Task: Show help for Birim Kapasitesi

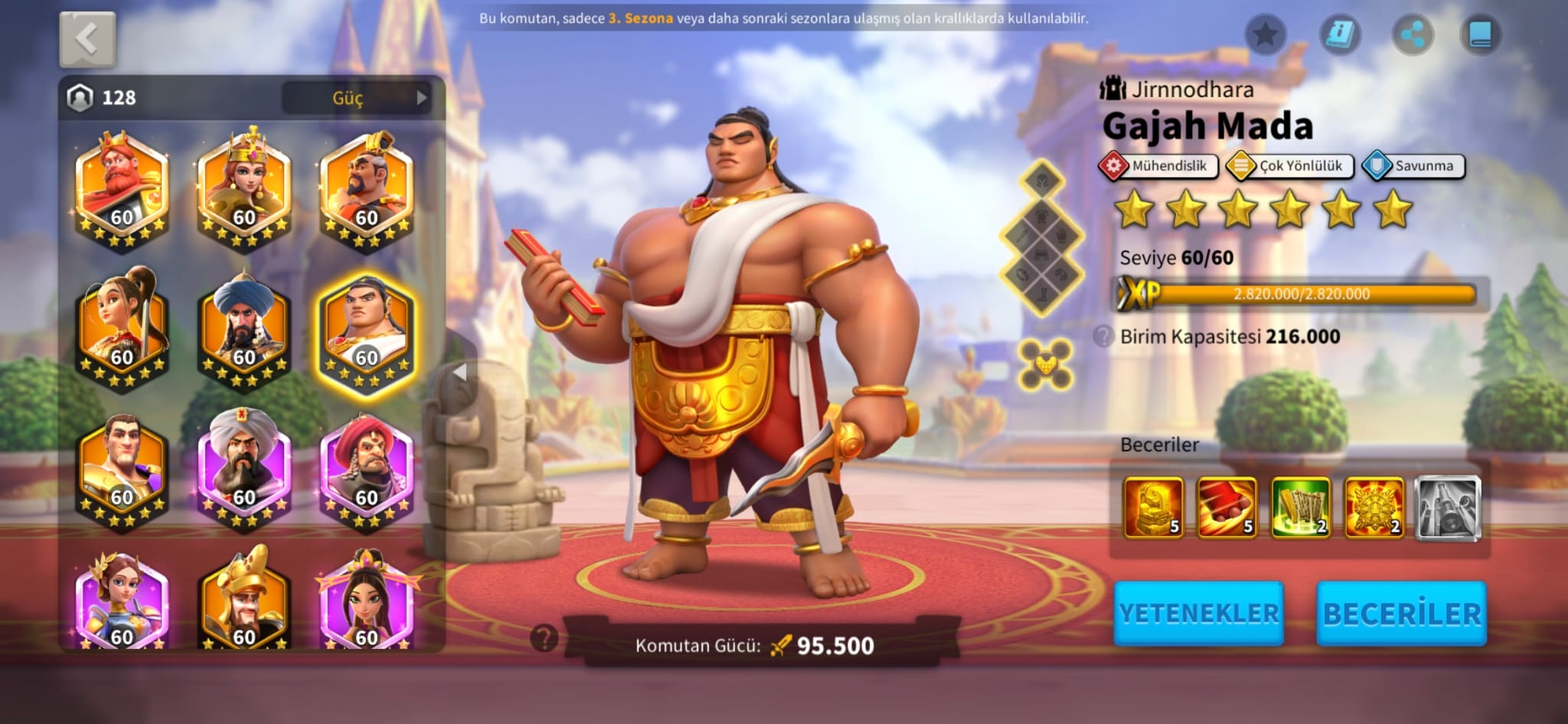Action: (1103, 336)
